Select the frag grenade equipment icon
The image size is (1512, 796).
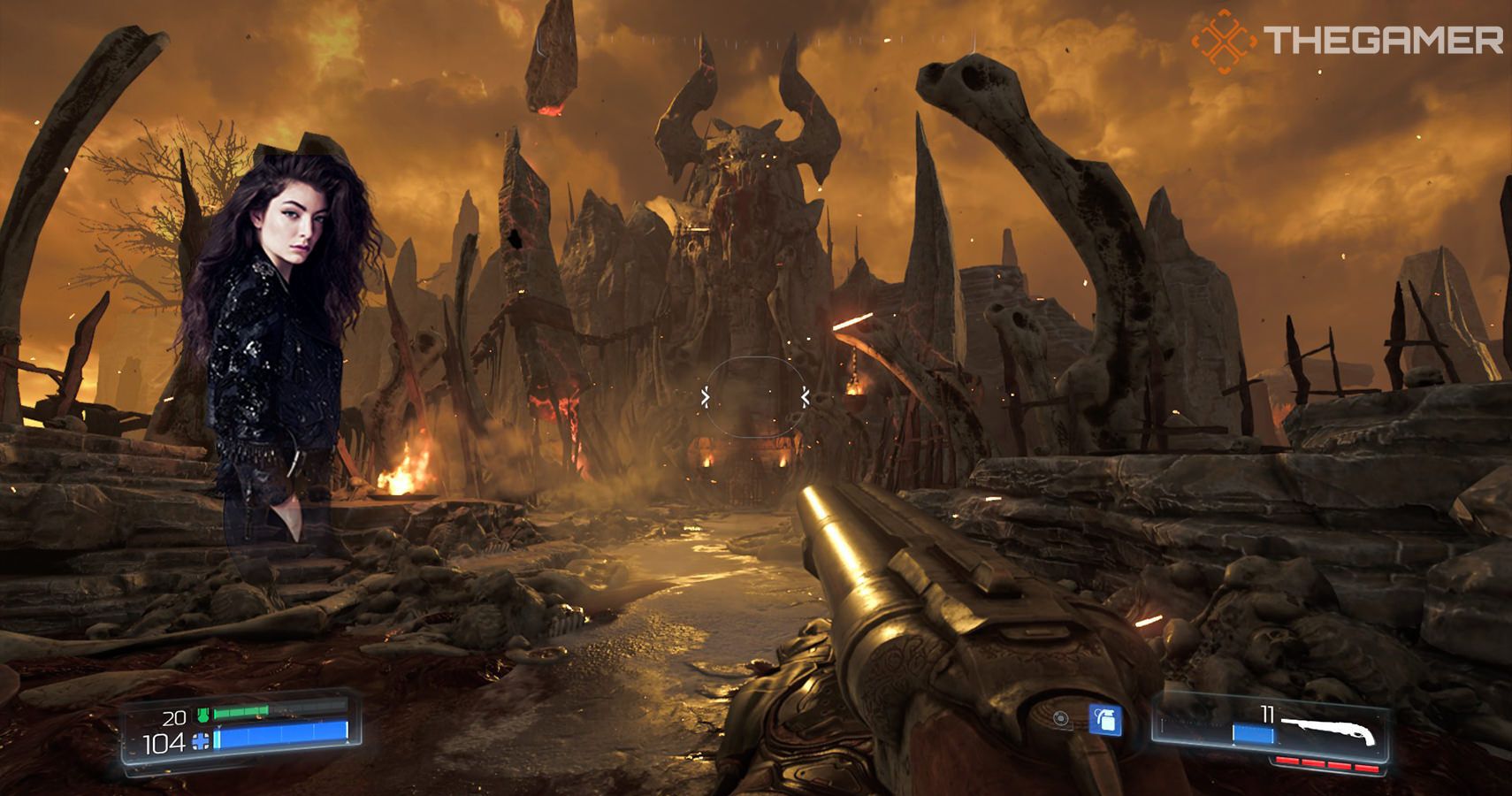[1103, 720]
